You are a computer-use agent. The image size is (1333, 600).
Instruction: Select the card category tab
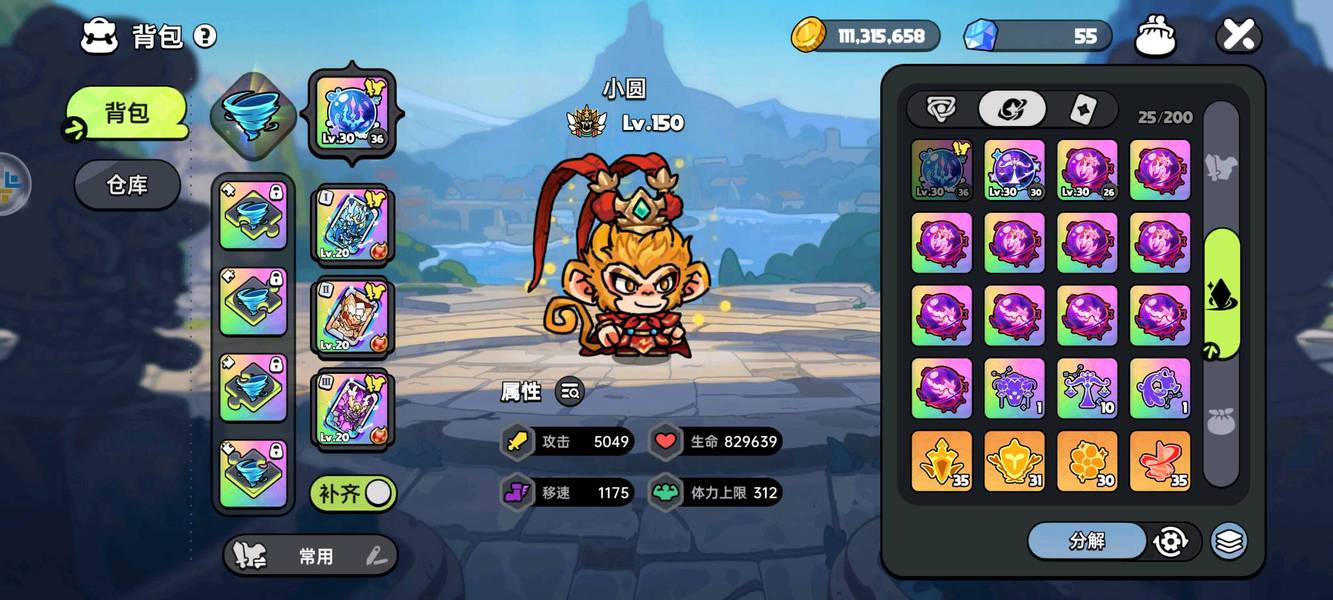click(x=1082, y=109)
